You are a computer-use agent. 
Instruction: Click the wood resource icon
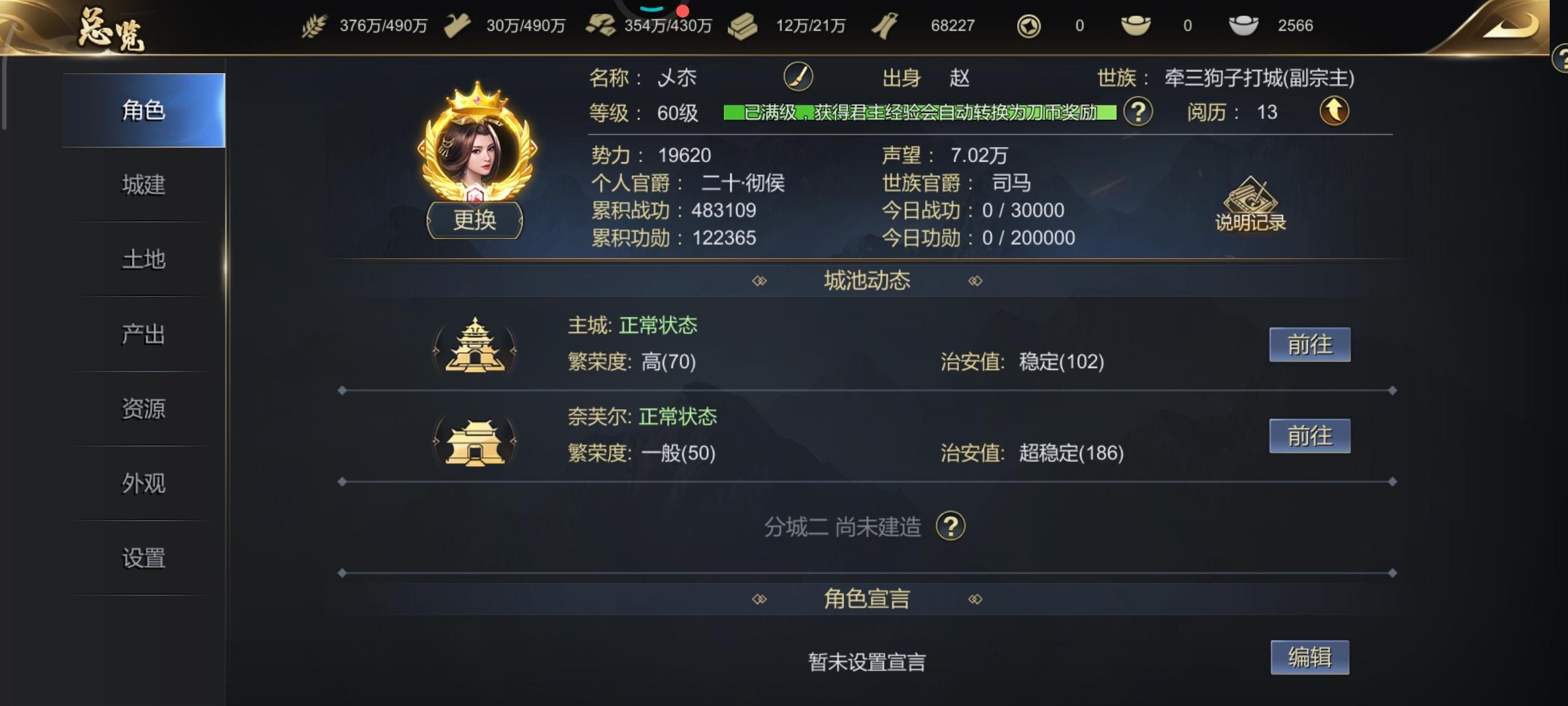tap(457, 25)
